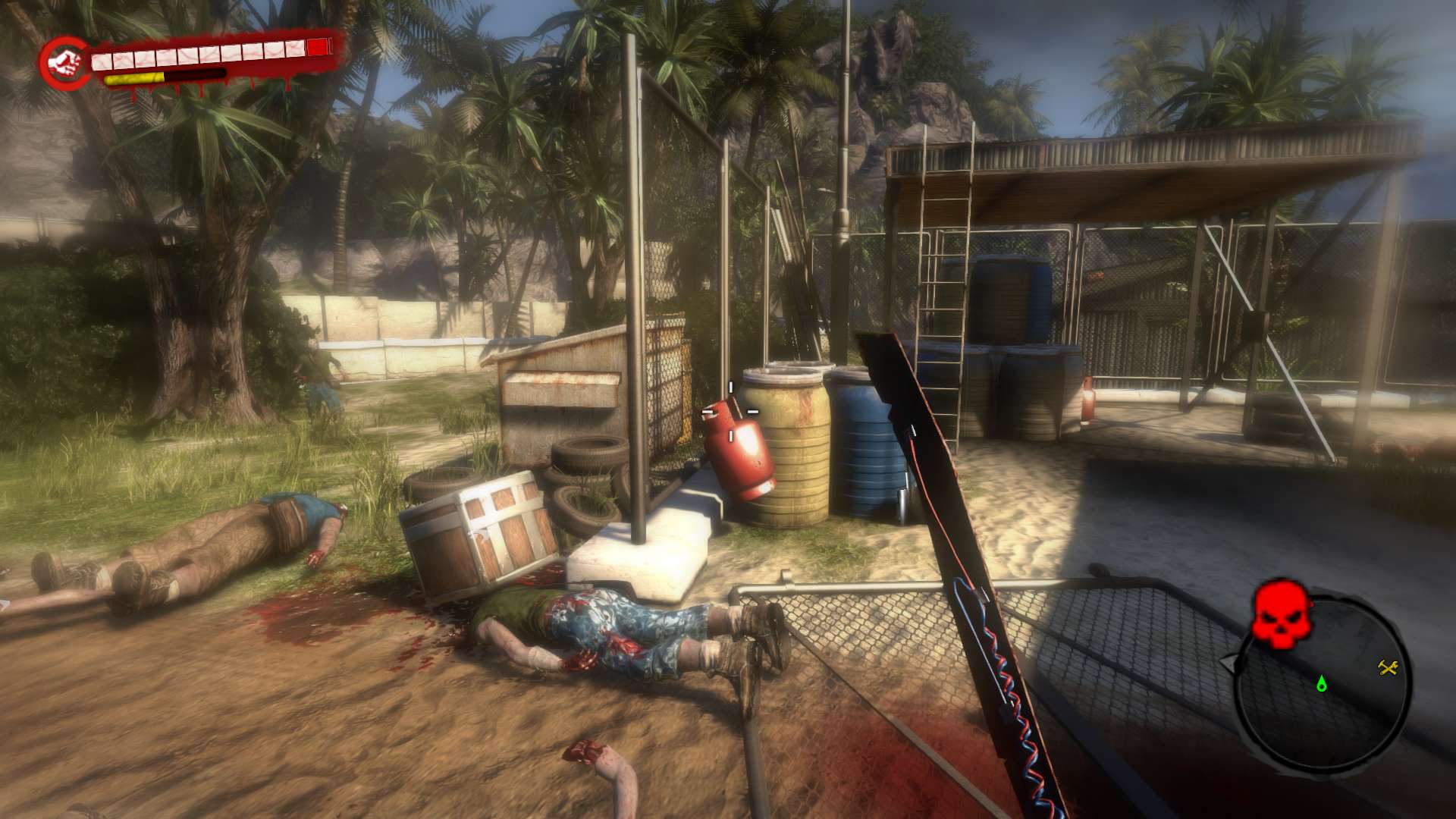Select the green player marker on the minimap
Screen dimensions: 1456x819
(1322, 683)
